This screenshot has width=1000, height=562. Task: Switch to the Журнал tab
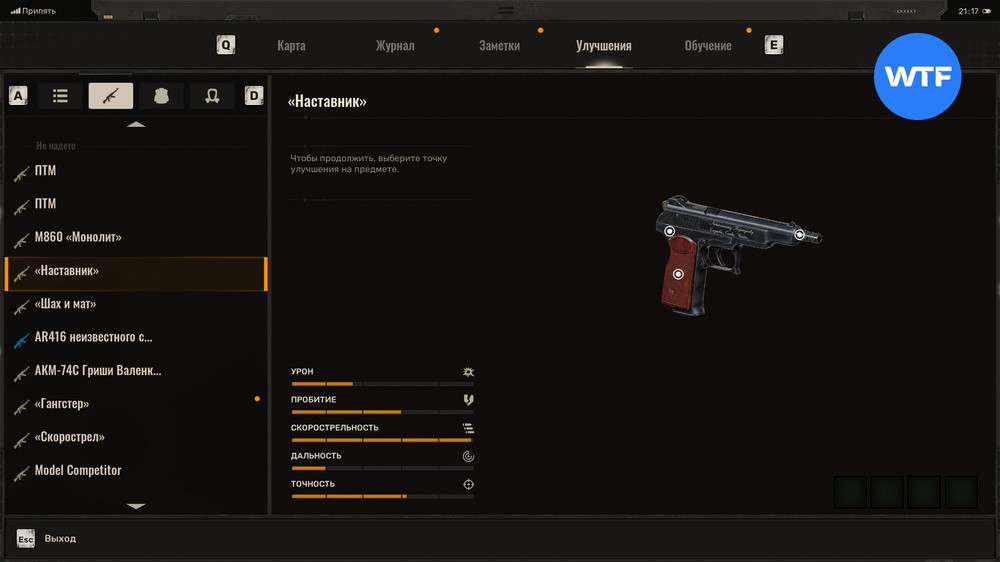[x=395, y=46]
